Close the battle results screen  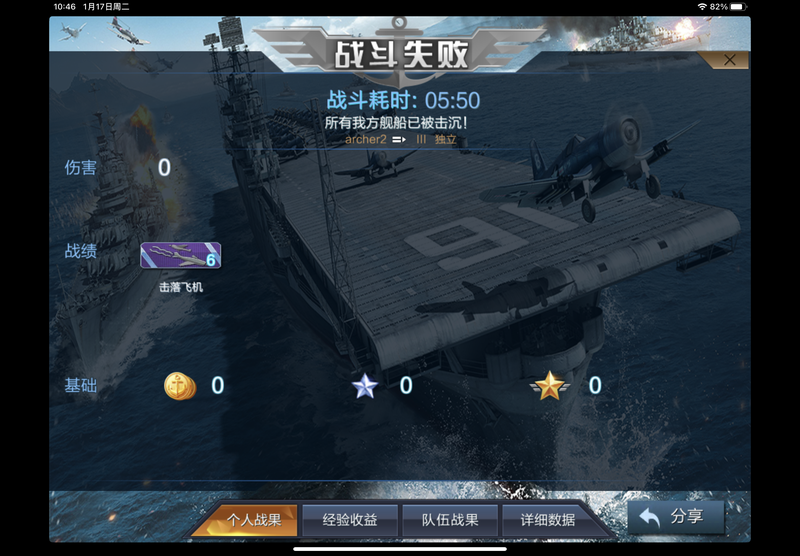(729, 60)
